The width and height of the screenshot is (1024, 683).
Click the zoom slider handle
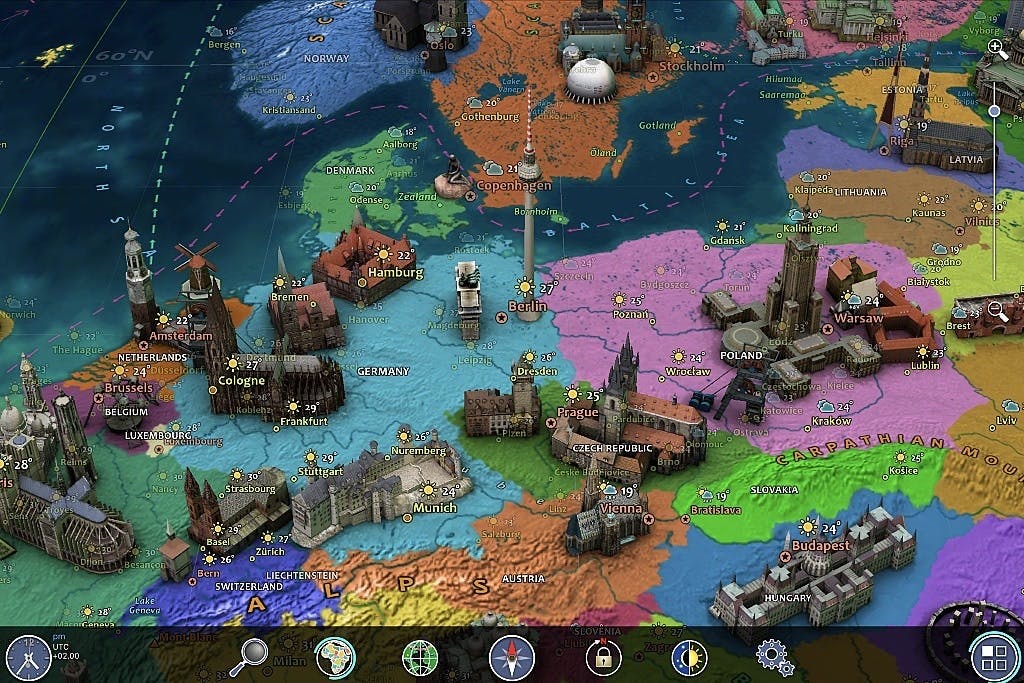point(994,111)
